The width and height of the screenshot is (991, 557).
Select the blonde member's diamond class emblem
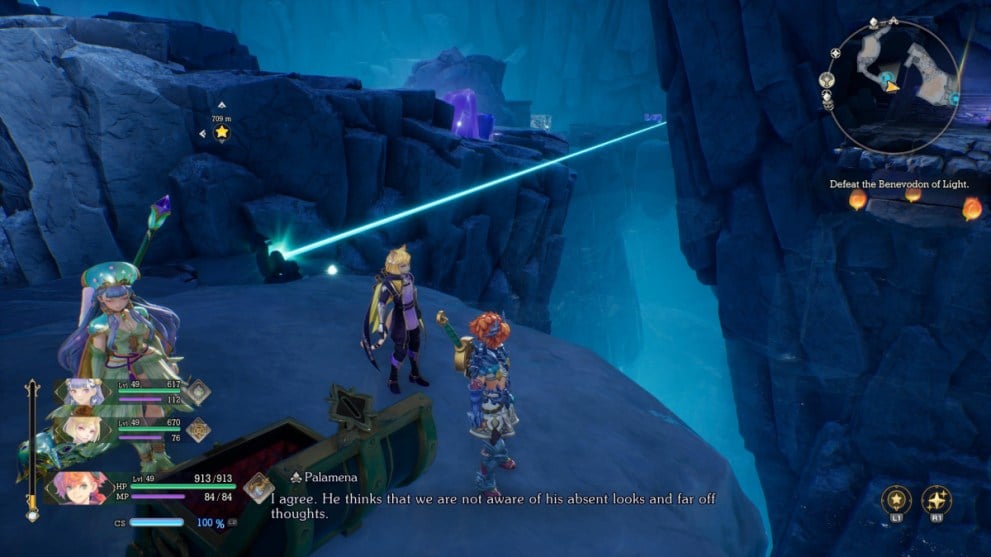(x=198, y=429)
